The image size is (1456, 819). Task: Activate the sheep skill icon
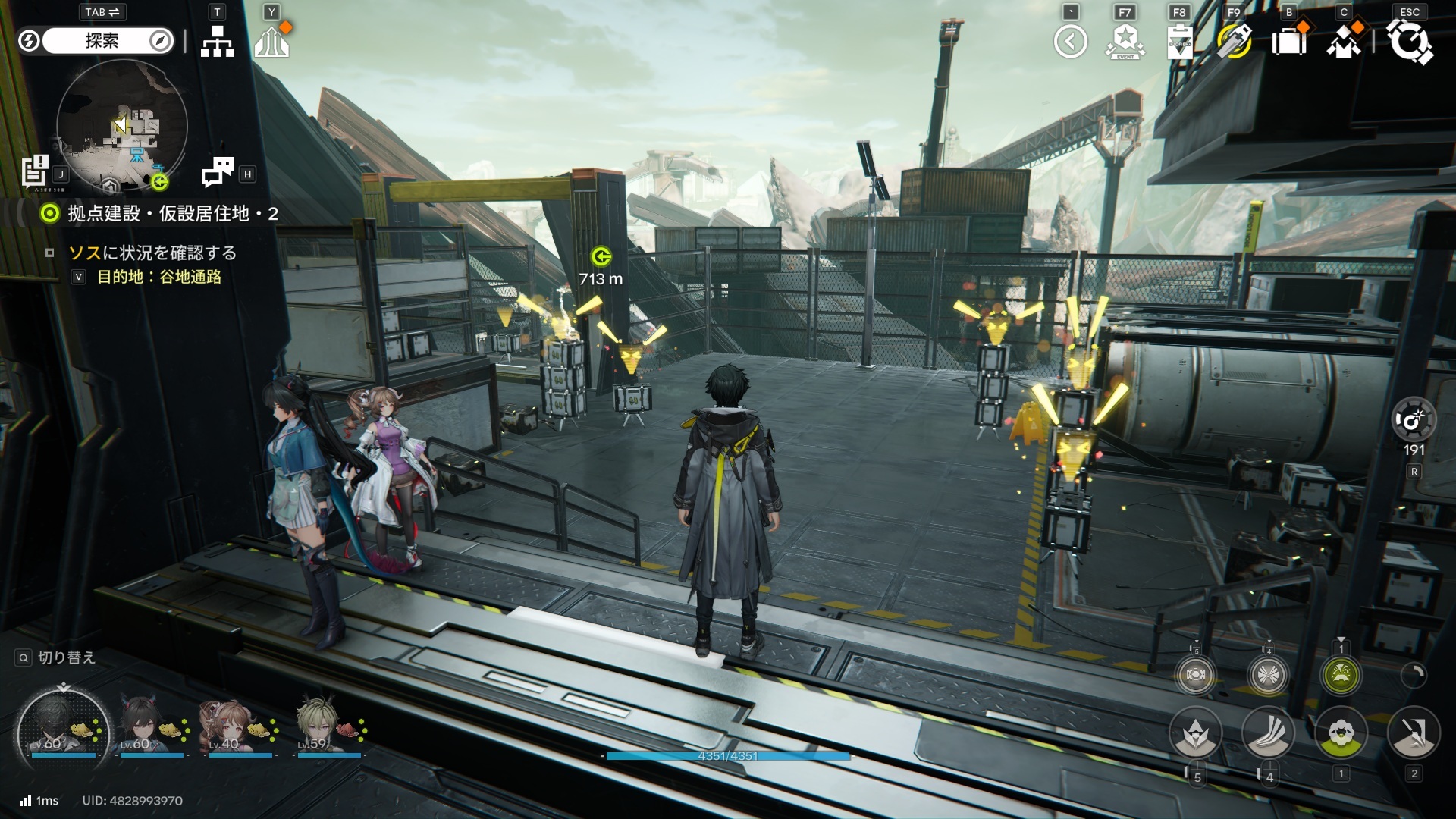1341,733
